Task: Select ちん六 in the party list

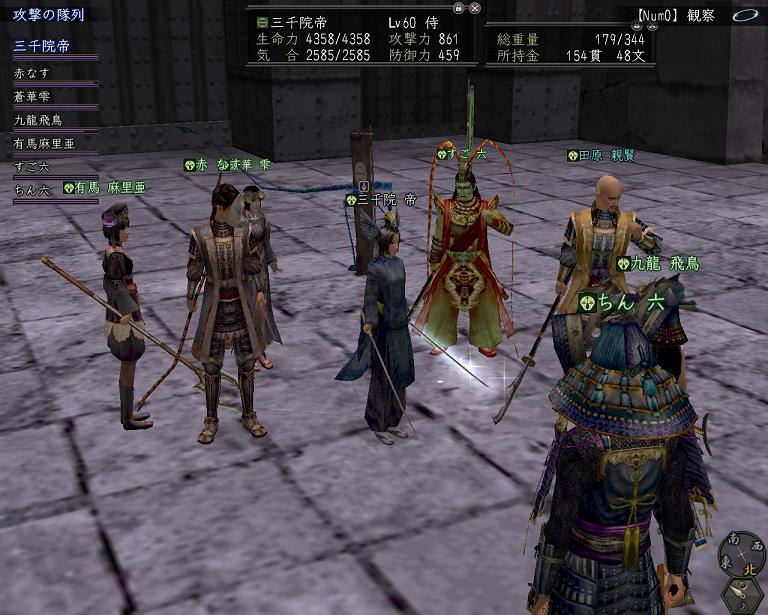Action: pos(32,189)
